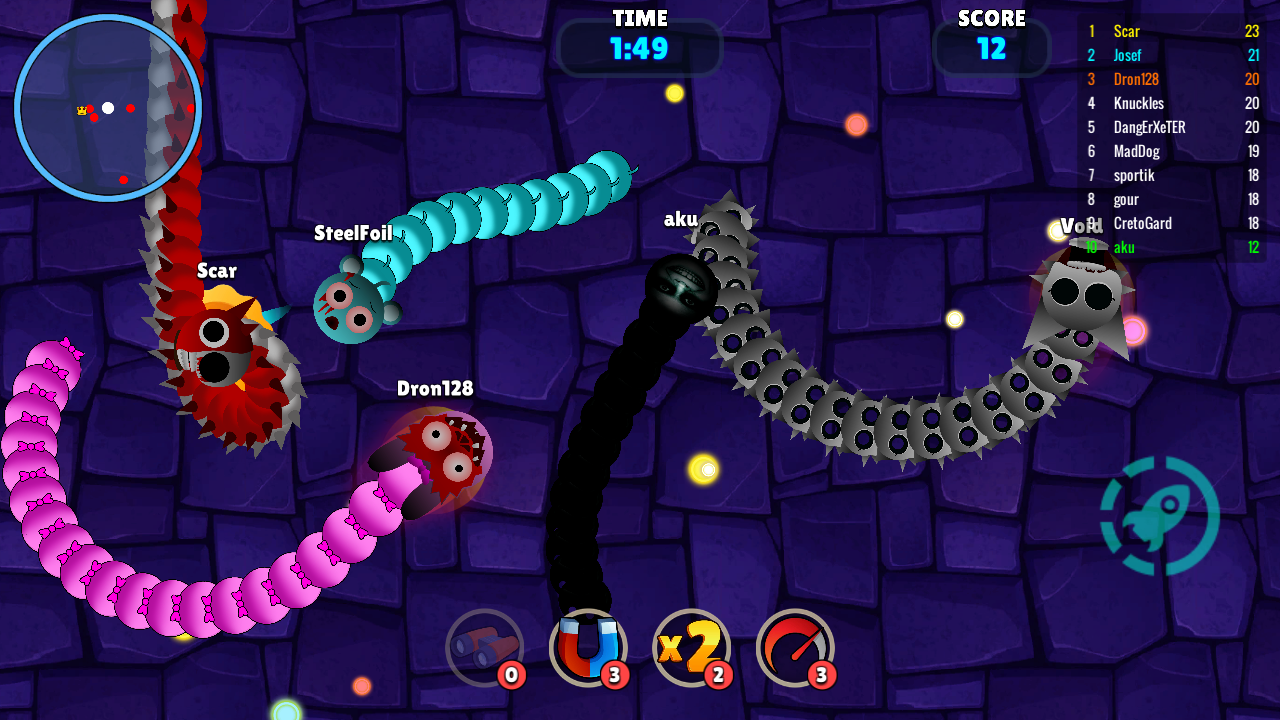Click the DangErXeTER leaderboard row

coord(1150,127)
